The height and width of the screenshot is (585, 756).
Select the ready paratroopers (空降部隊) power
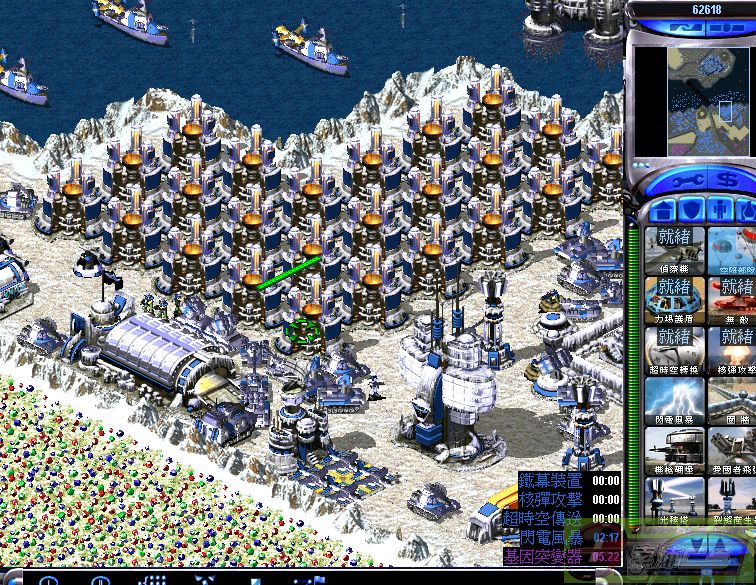click(733, 251)
